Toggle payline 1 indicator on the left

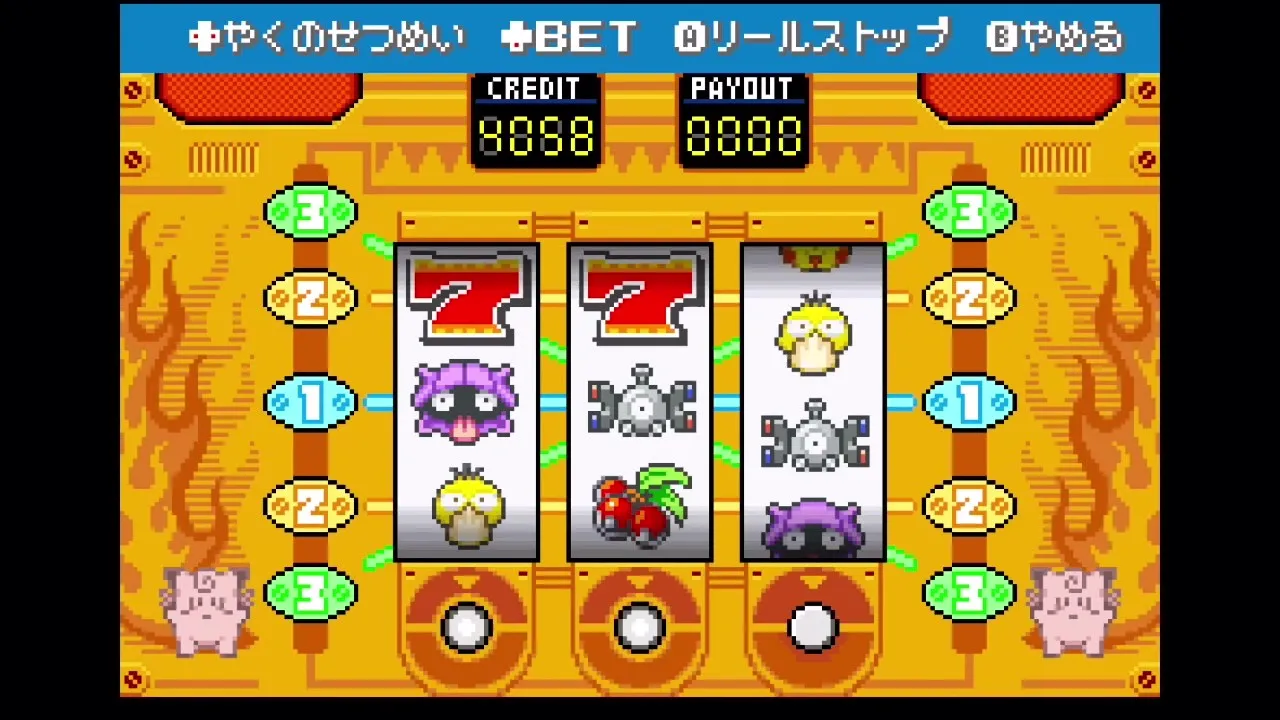tap(310, 402)
